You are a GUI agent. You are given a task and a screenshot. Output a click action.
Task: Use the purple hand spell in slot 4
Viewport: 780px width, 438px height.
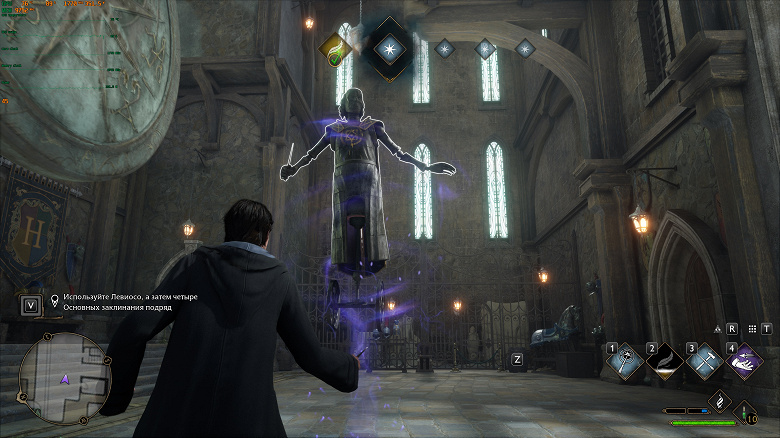745,362
